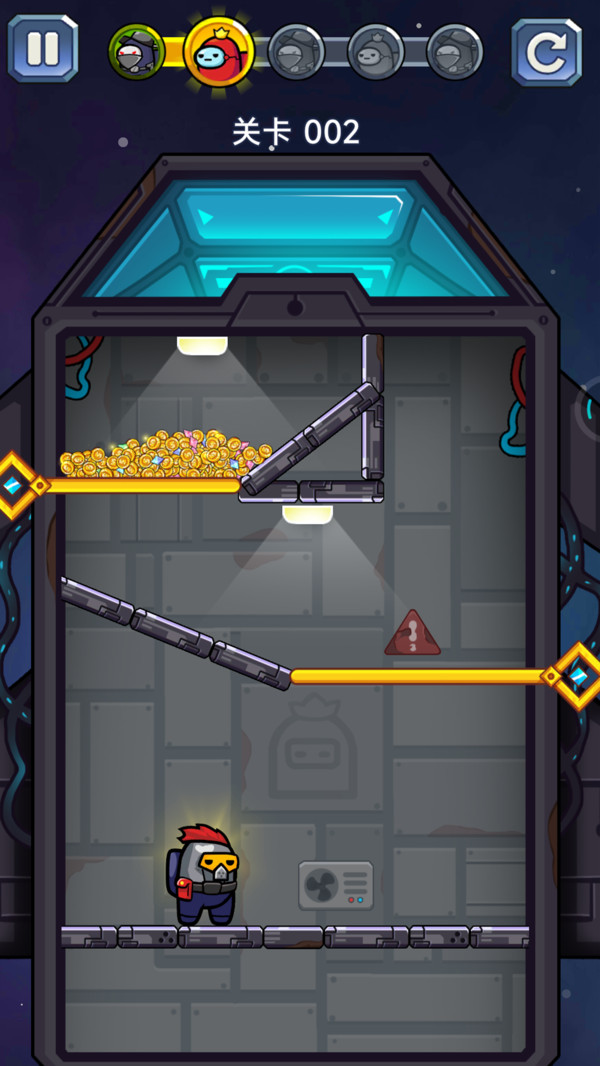Screen dimensions: 600x1066
Task: Pause the game
Action: click(x=42, y=47)
